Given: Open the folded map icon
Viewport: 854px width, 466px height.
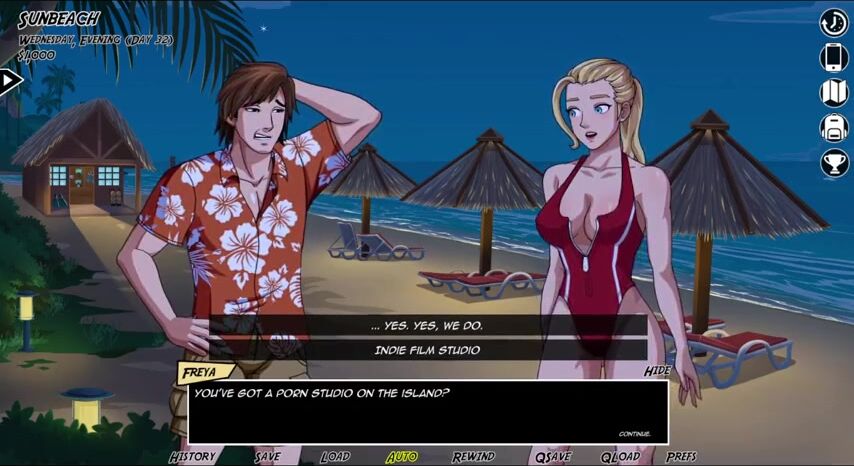Looking at the screenshot, I should point(834,92).
